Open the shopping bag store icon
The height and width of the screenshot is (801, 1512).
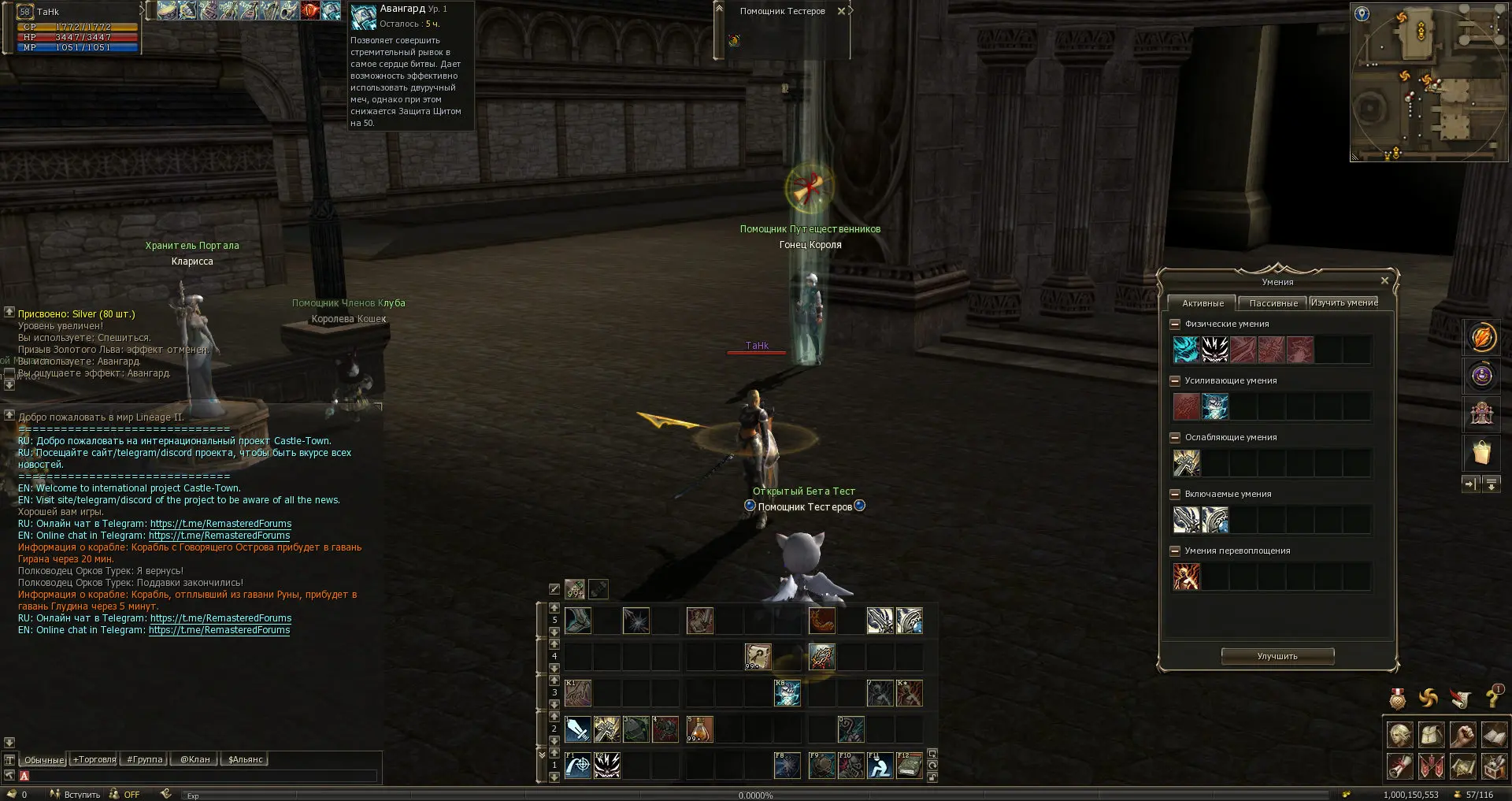1482,454
